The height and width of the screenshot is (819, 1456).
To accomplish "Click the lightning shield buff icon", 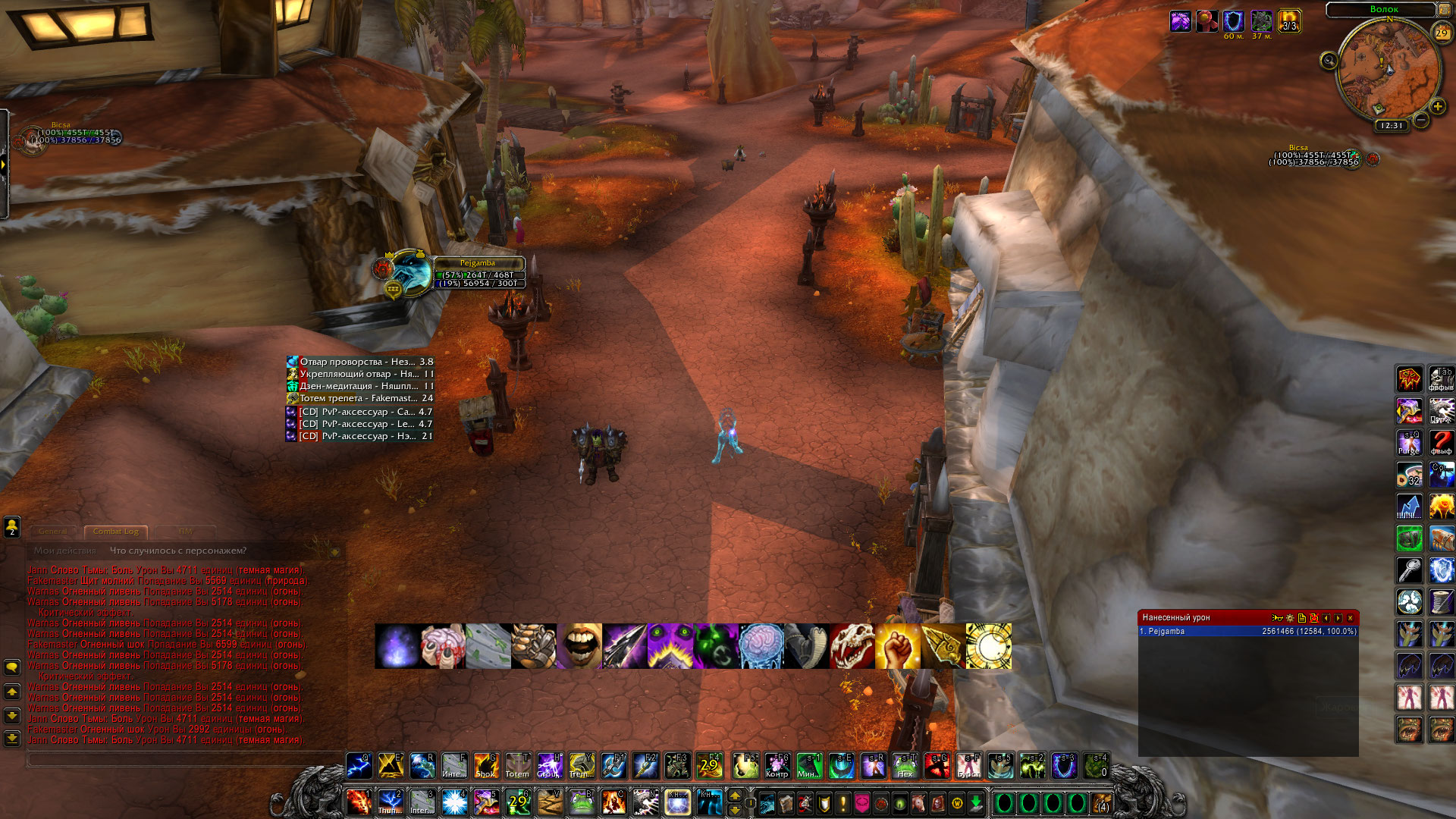I will point(1233,21).
